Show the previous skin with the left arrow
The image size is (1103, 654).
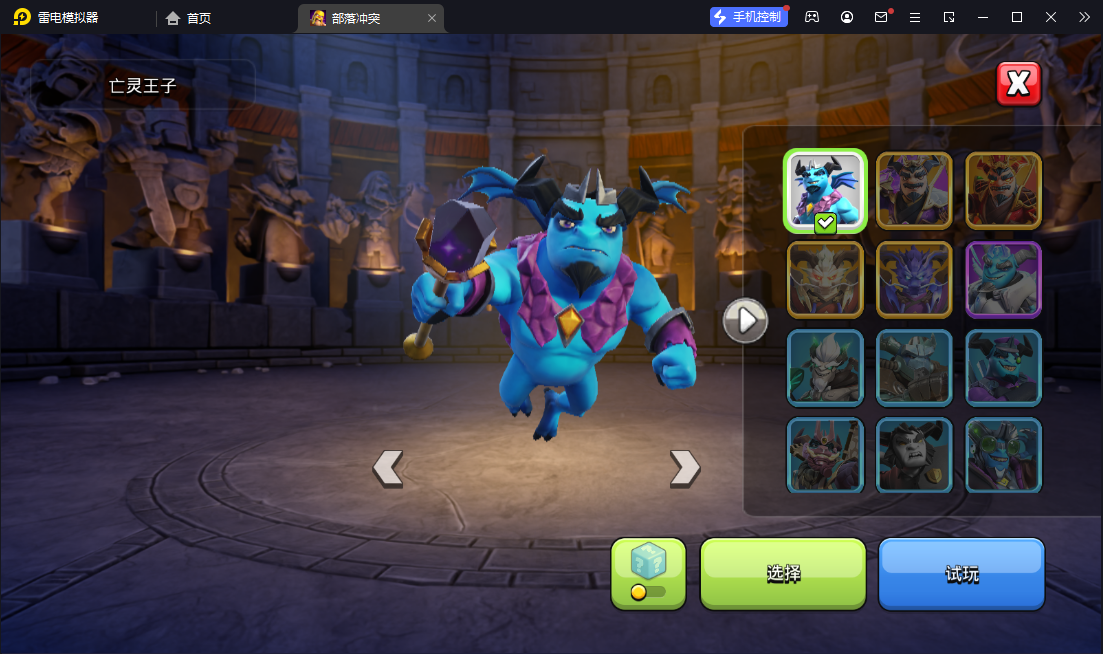coord(388,467)
